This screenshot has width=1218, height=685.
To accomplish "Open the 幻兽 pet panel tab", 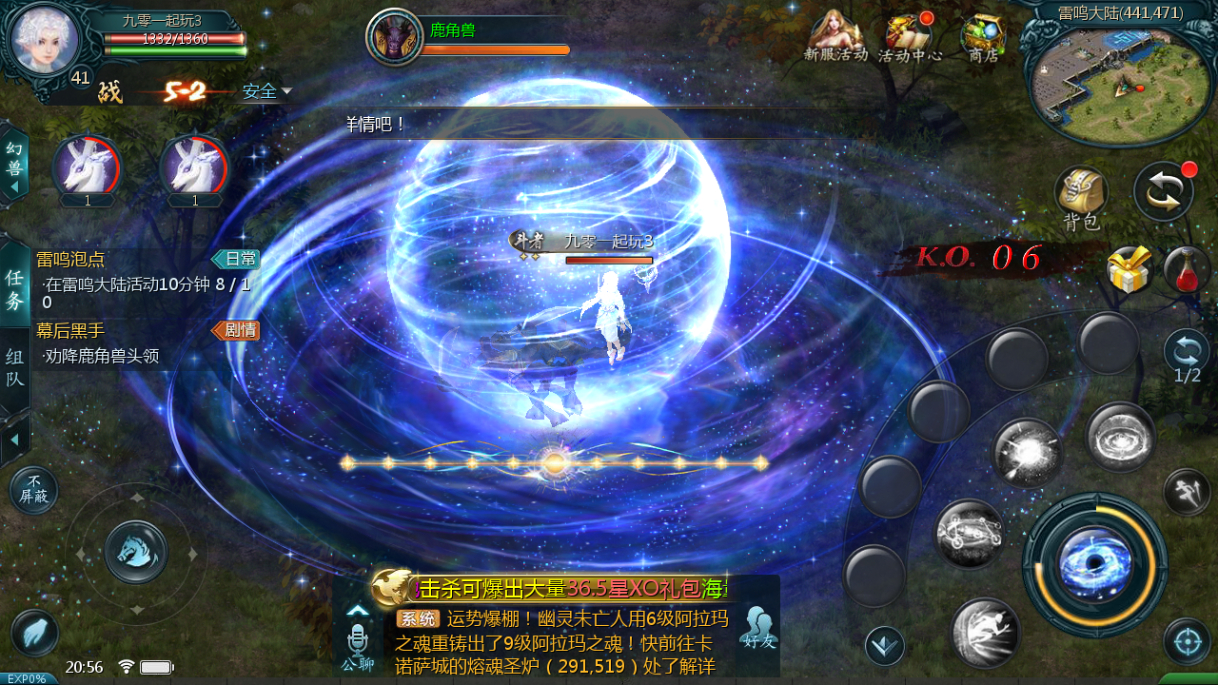I will click(x=14, y=165).
